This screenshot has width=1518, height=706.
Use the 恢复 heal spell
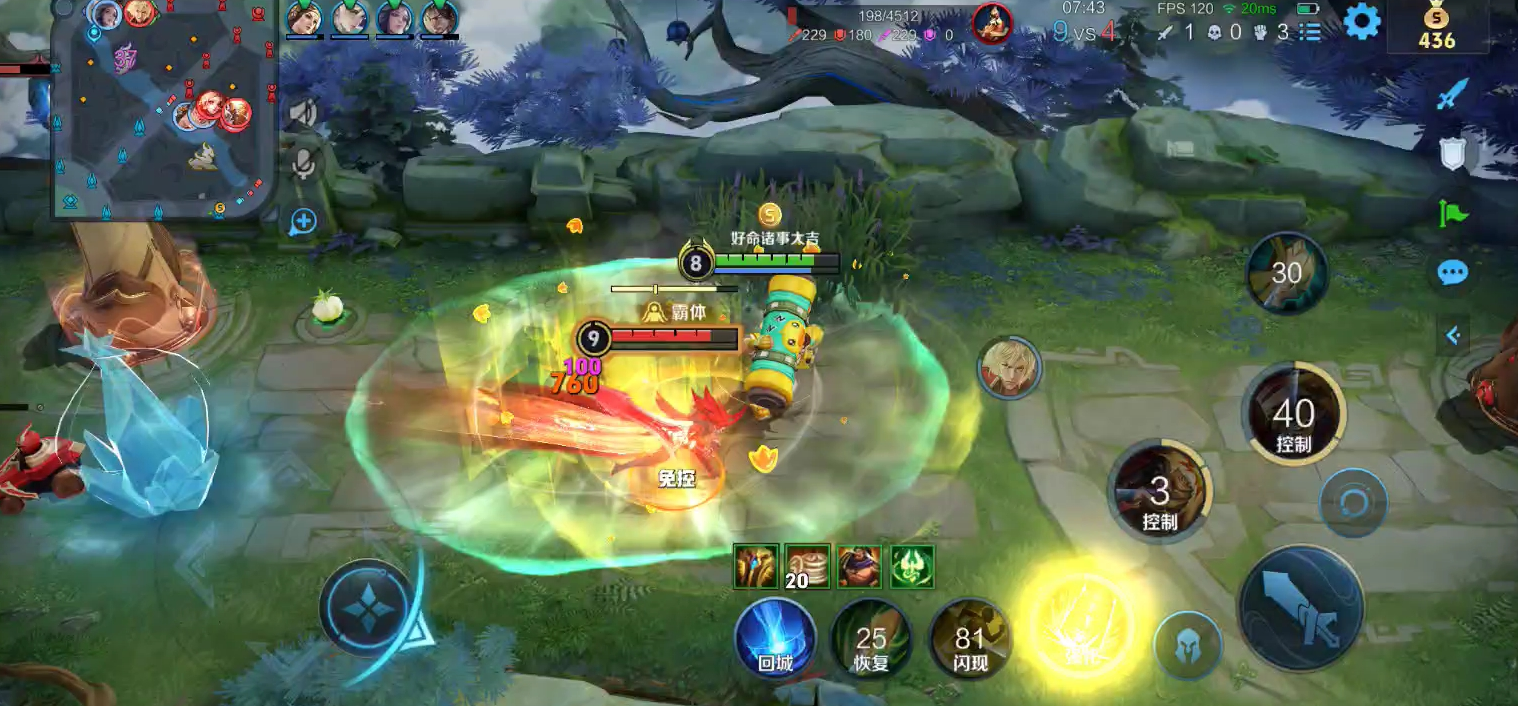871,637
